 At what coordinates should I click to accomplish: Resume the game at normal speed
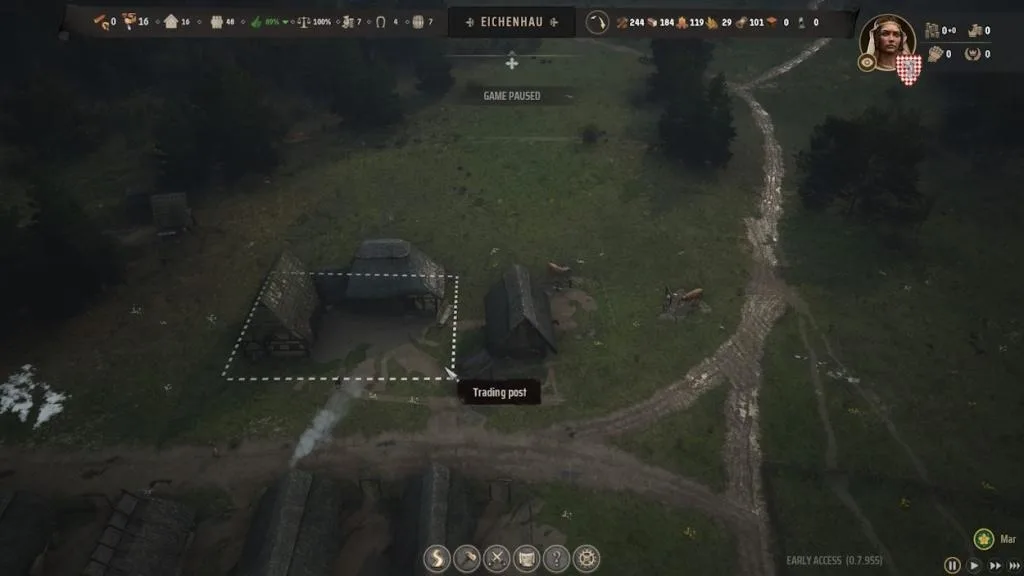point(973,565)
